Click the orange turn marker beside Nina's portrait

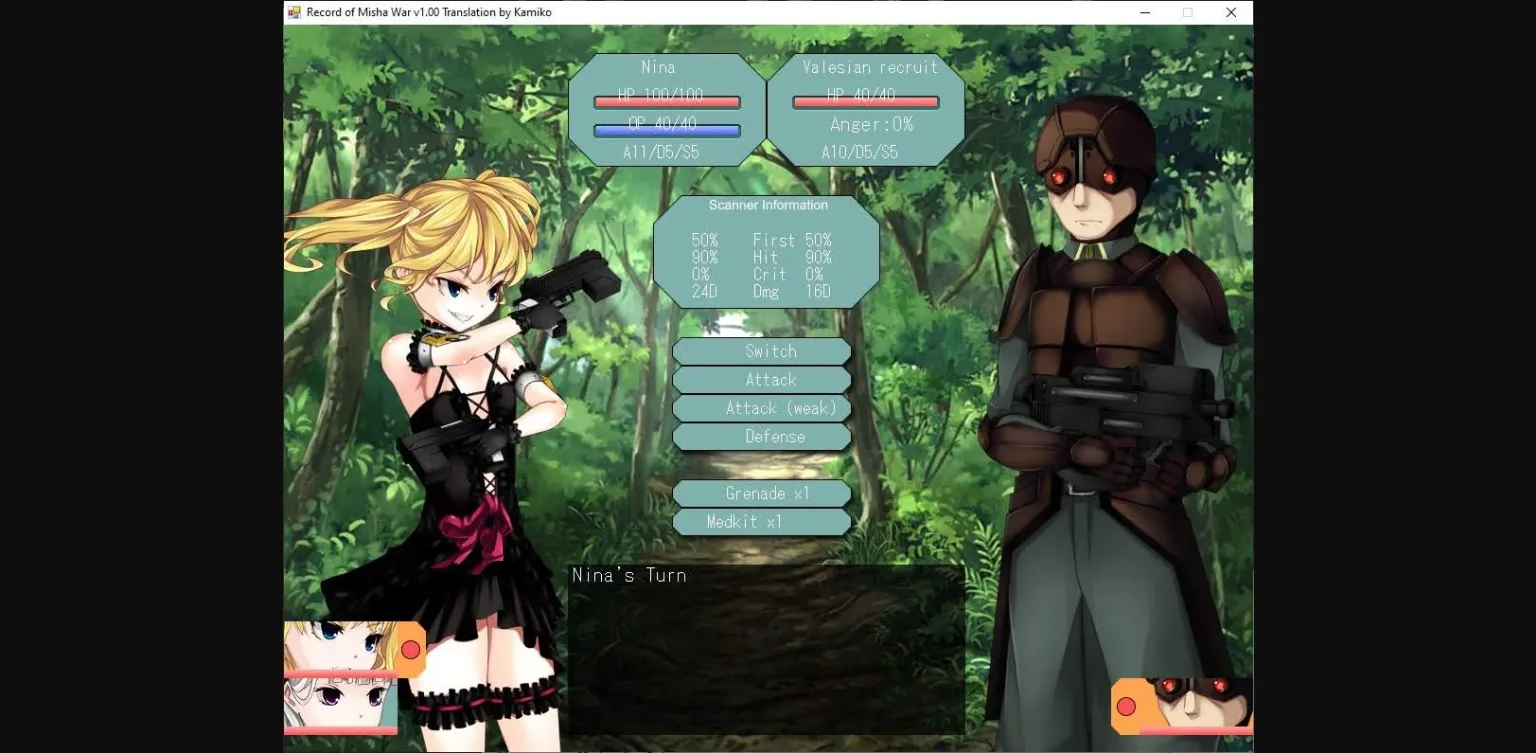coord(410,650)
